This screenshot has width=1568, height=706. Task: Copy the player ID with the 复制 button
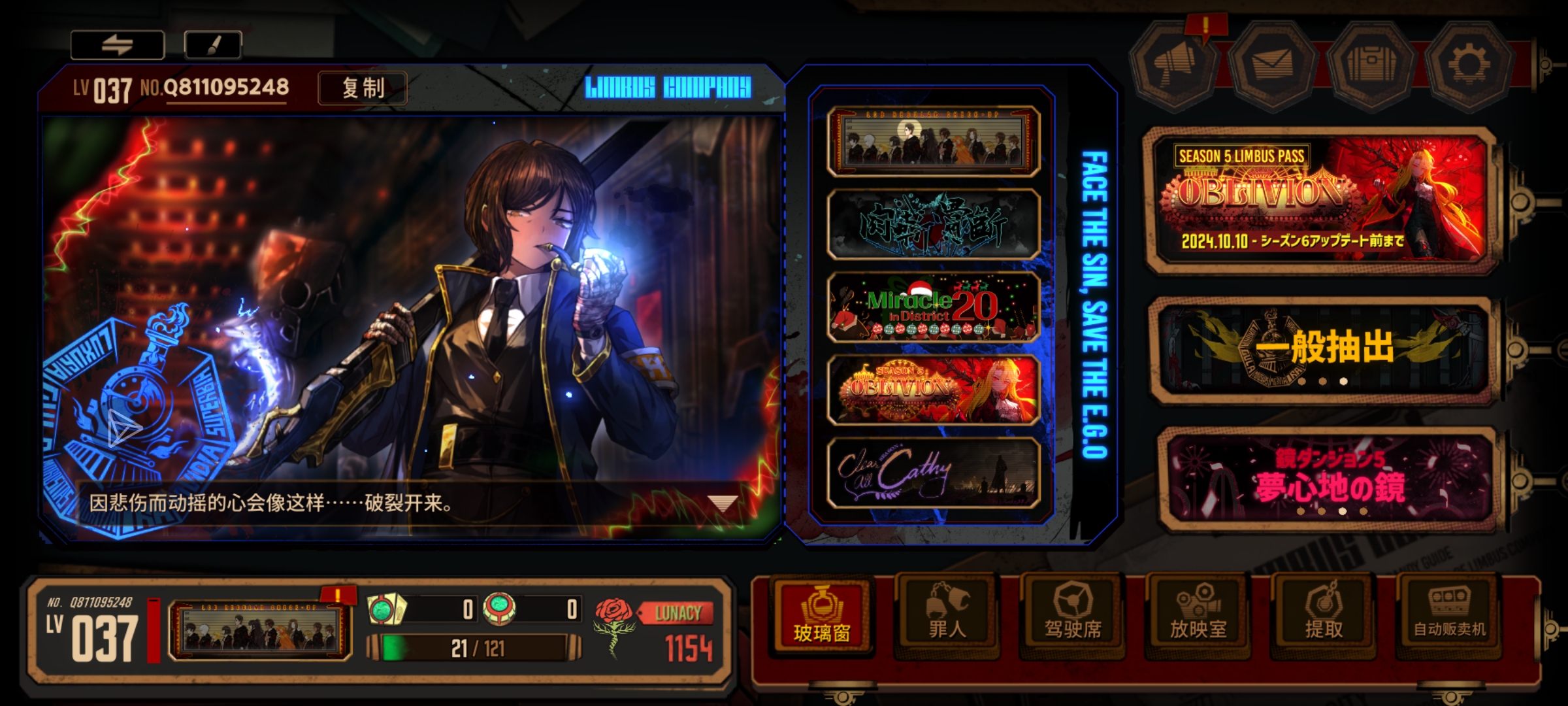coord(363,88)
